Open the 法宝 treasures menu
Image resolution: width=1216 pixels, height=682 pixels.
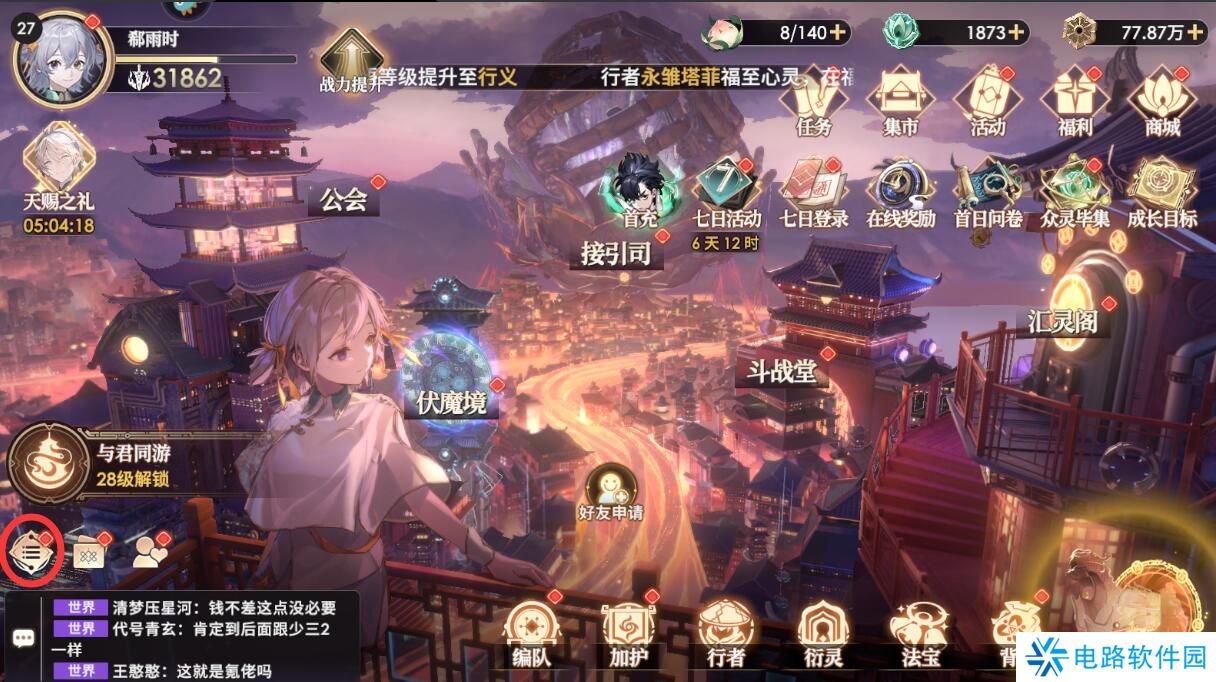click(x=920, y=634)
